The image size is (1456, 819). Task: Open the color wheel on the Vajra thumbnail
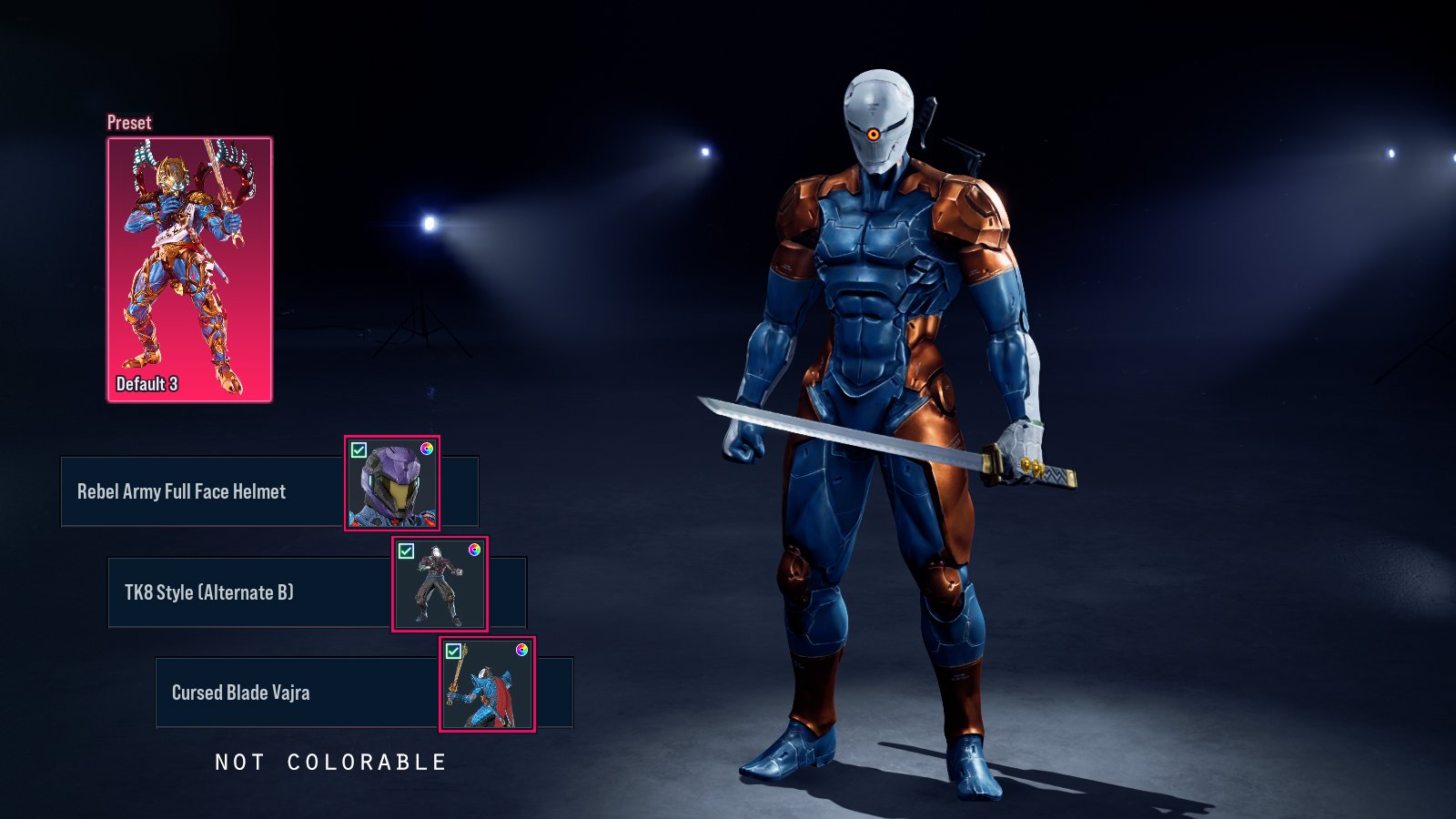tap(521, 650)
